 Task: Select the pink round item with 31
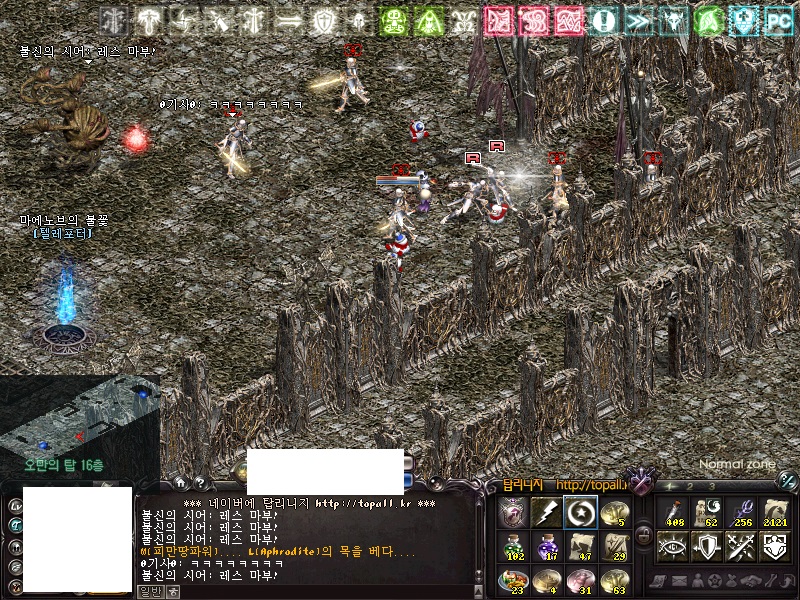point(580,579)
